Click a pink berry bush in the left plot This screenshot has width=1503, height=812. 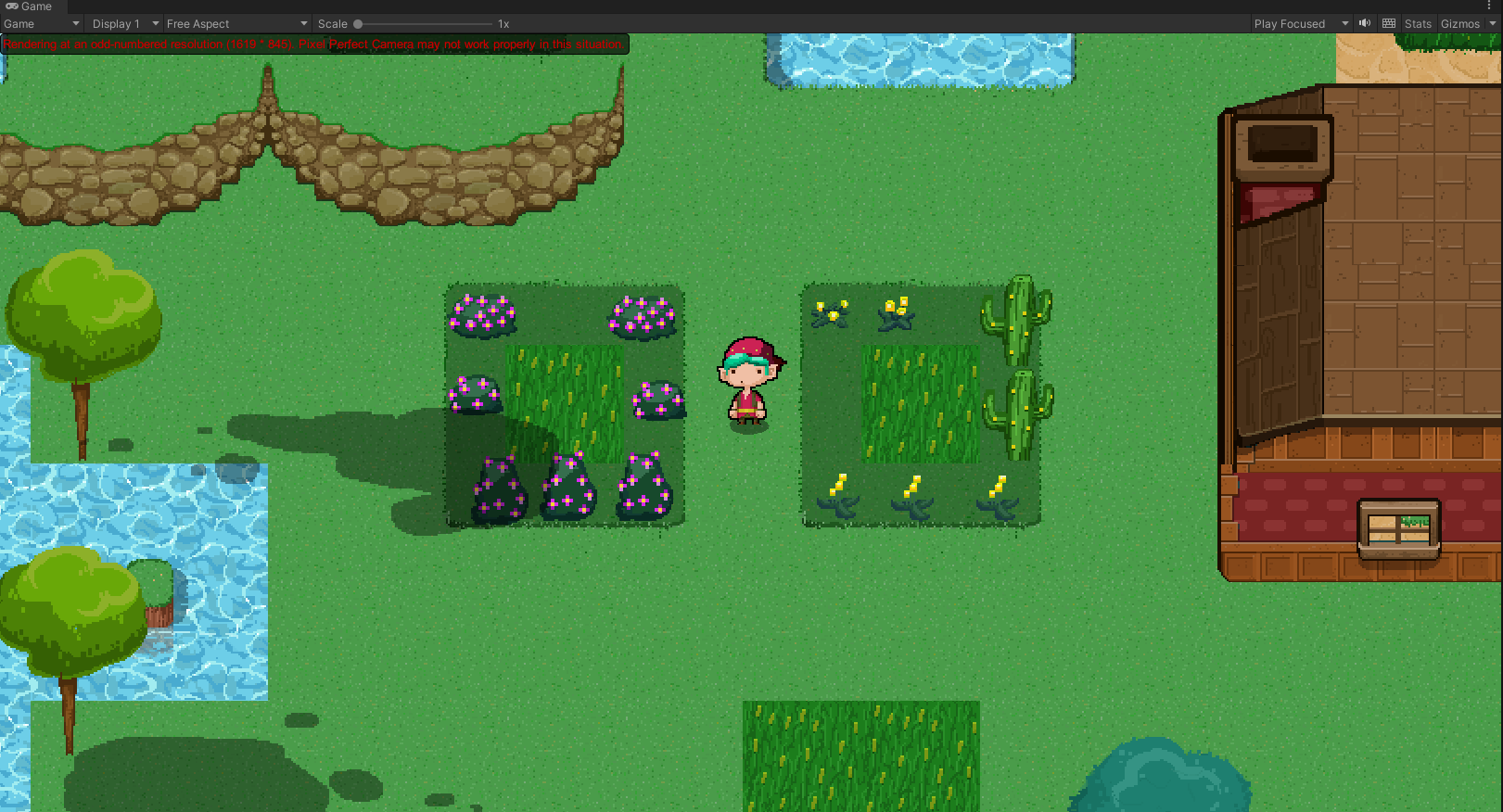(x=481, y=312)
